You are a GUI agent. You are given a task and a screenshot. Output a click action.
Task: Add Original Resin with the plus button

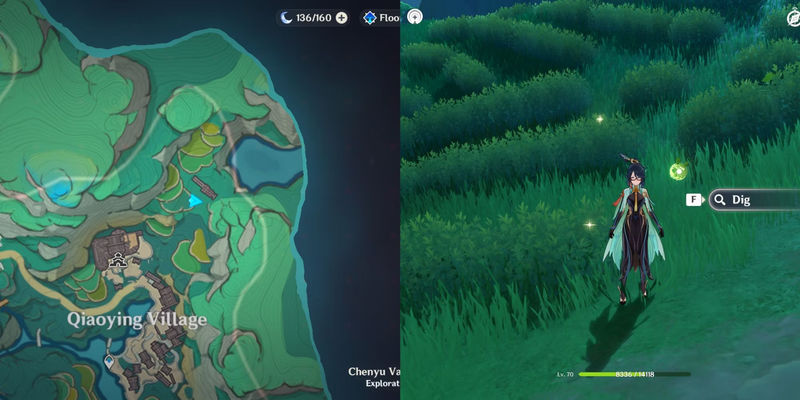[x=342, y=18]
